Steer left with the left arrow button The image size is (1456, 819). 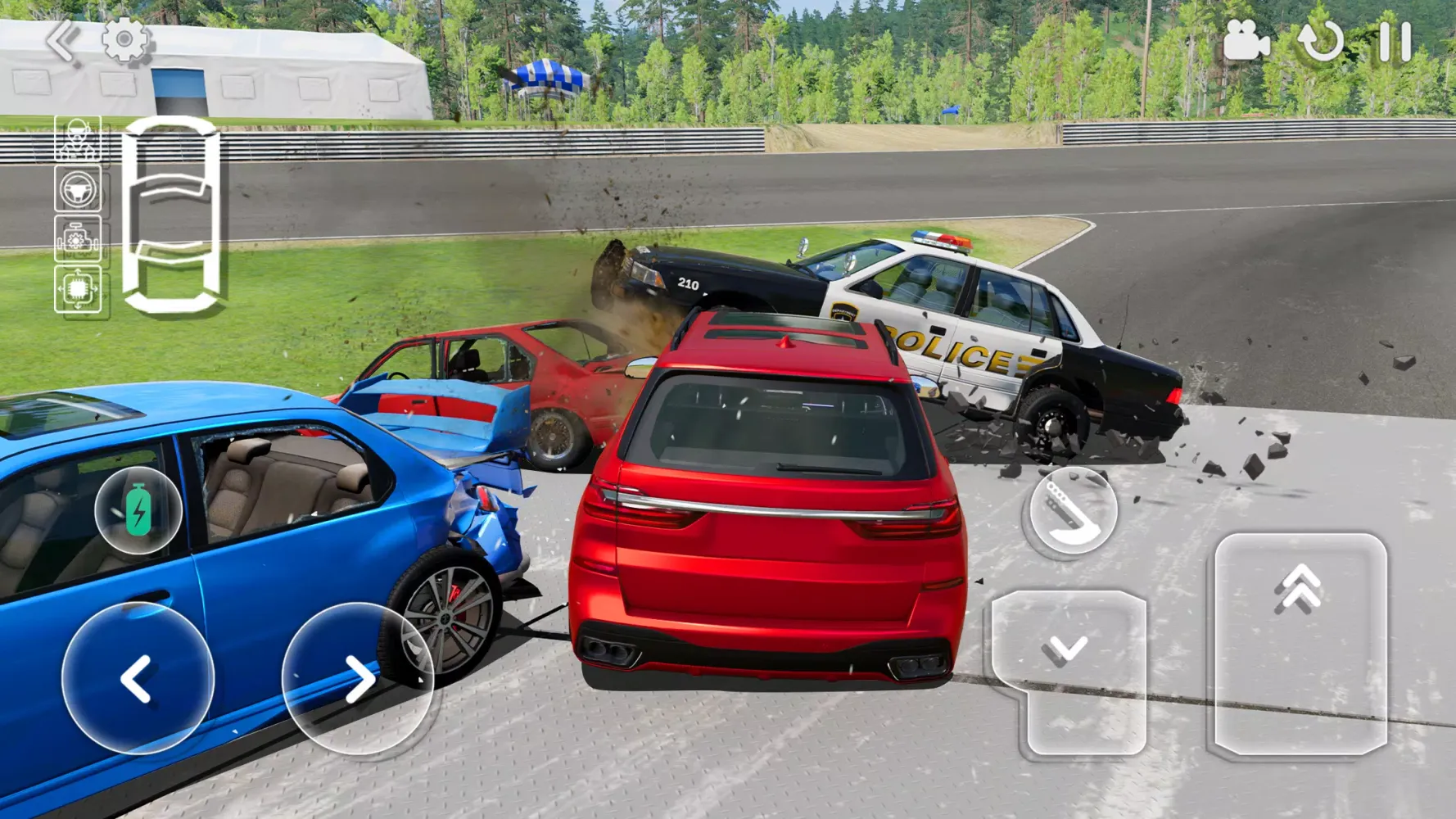(138, 678)
